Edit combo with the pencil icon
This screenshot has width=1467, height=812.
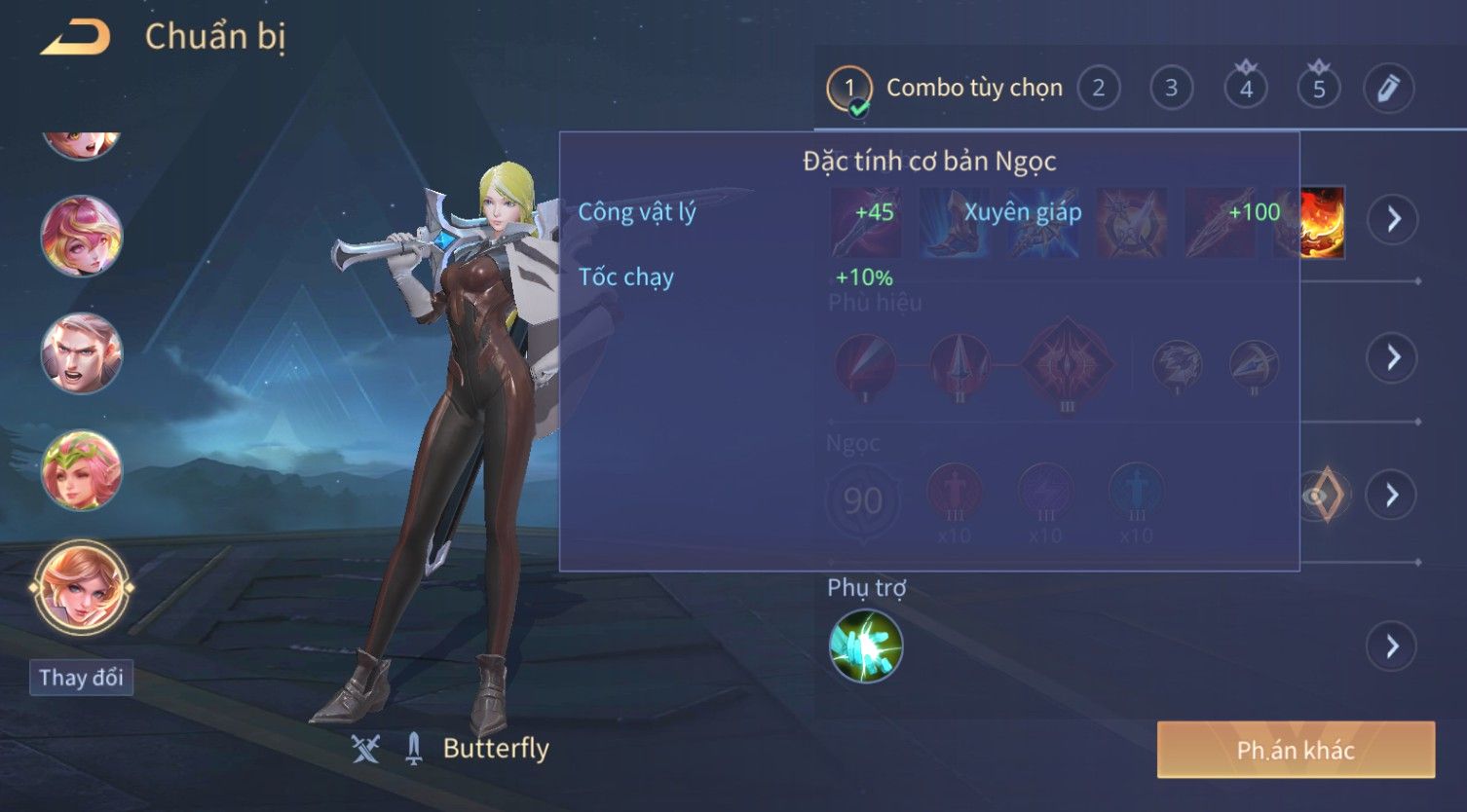(x=1389, y=89)
